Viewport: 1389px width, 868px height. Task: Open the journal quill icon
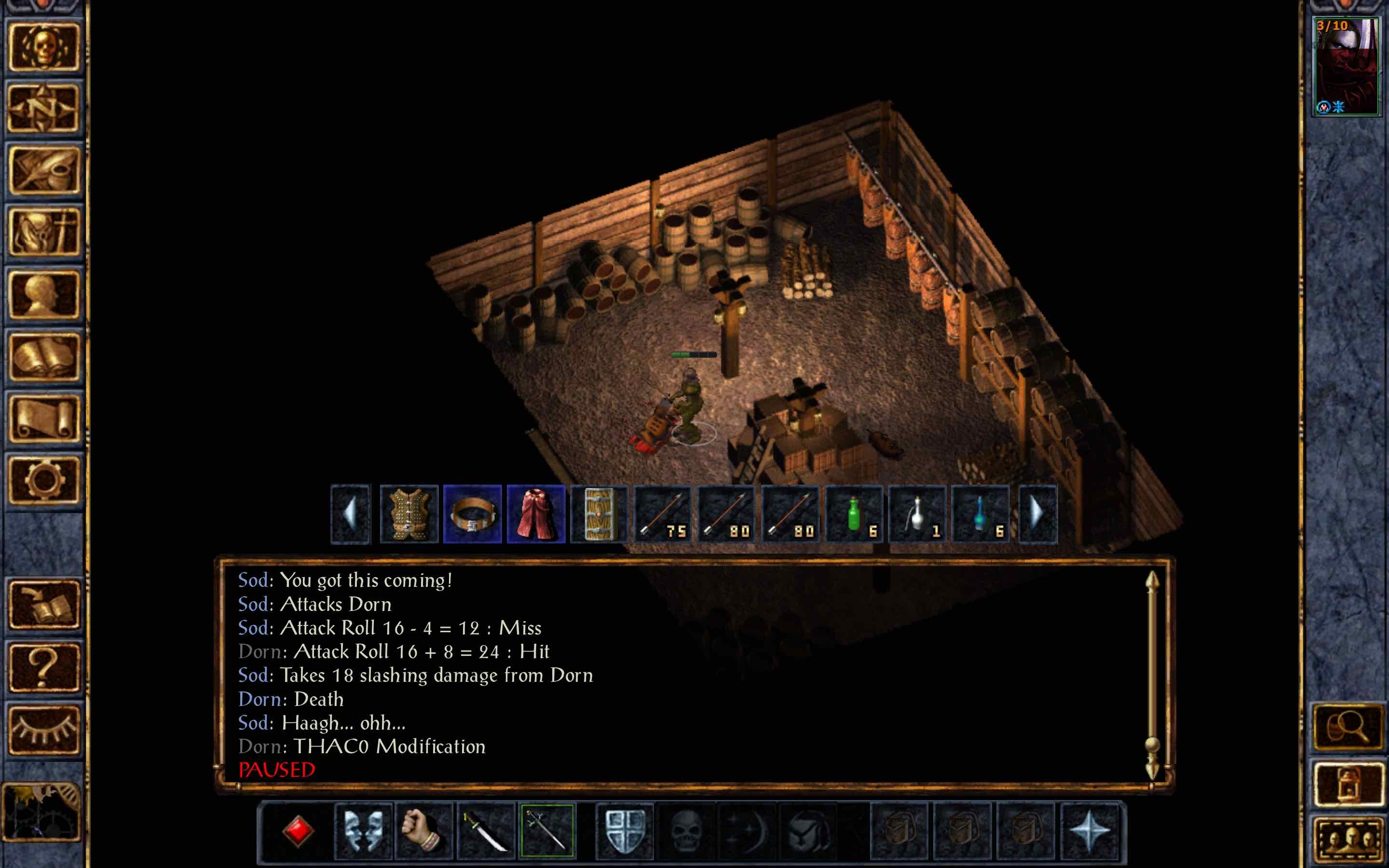[x=43, y=170]
